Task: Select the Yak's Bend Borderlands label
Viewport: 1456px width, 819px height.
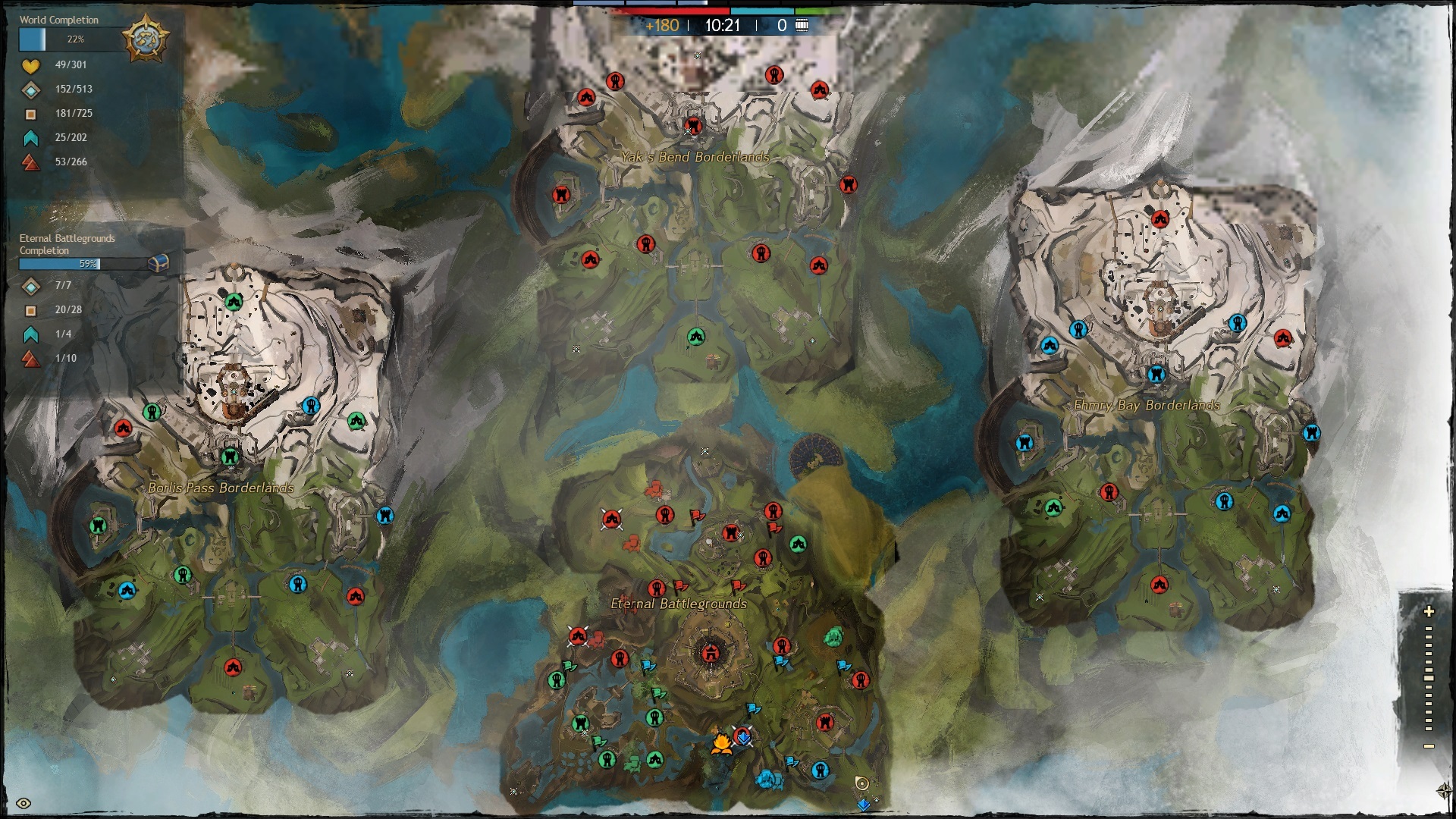Action: pyautogui.click(x=695, y=158)
